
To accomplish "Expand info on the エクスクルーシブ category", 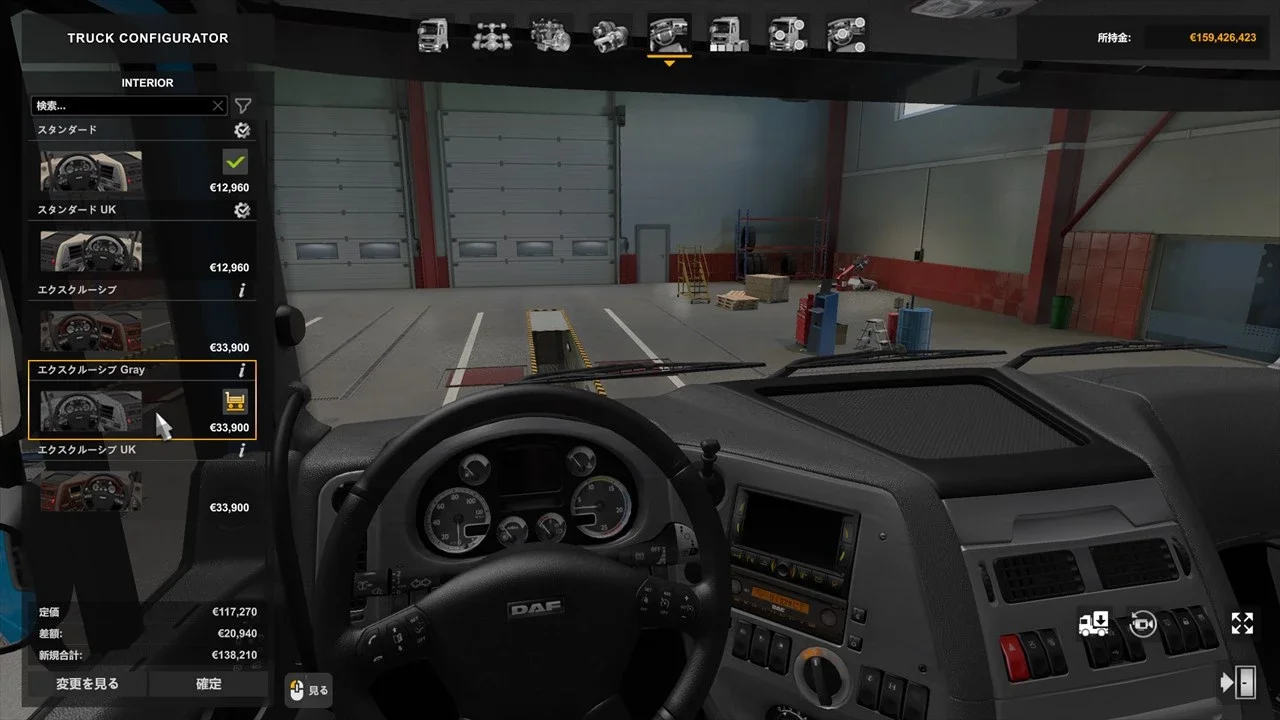I will click(240, 290).
